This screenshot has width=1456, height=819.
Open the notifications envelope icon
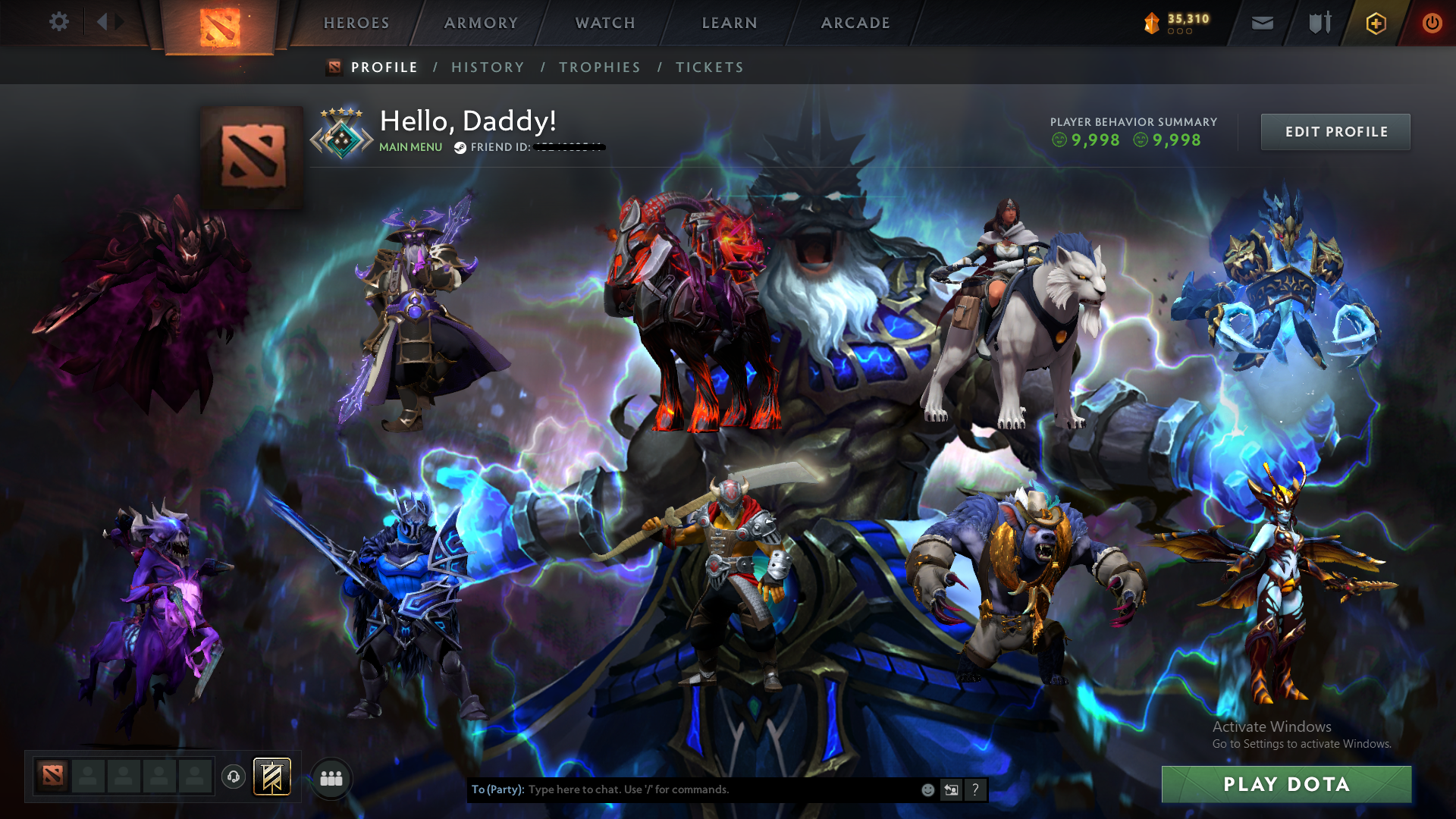(x=1262, y=23)
